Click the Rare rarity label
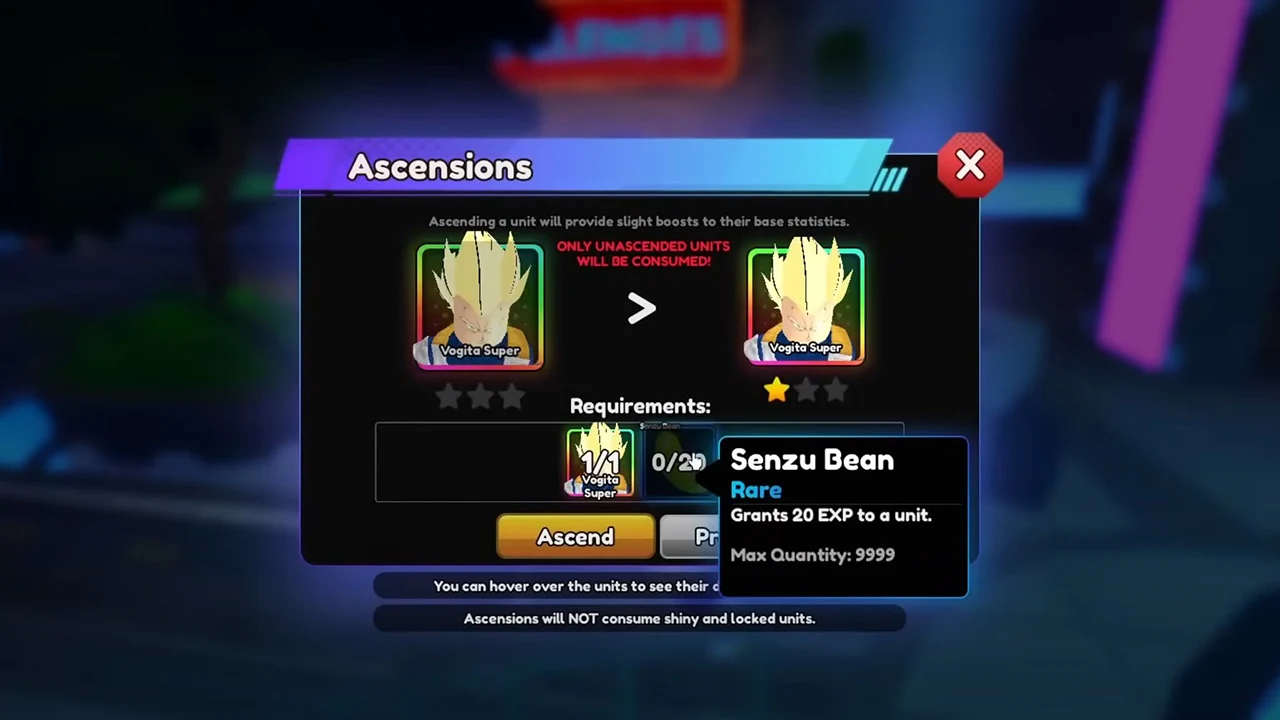 click(x=756, y=490)
